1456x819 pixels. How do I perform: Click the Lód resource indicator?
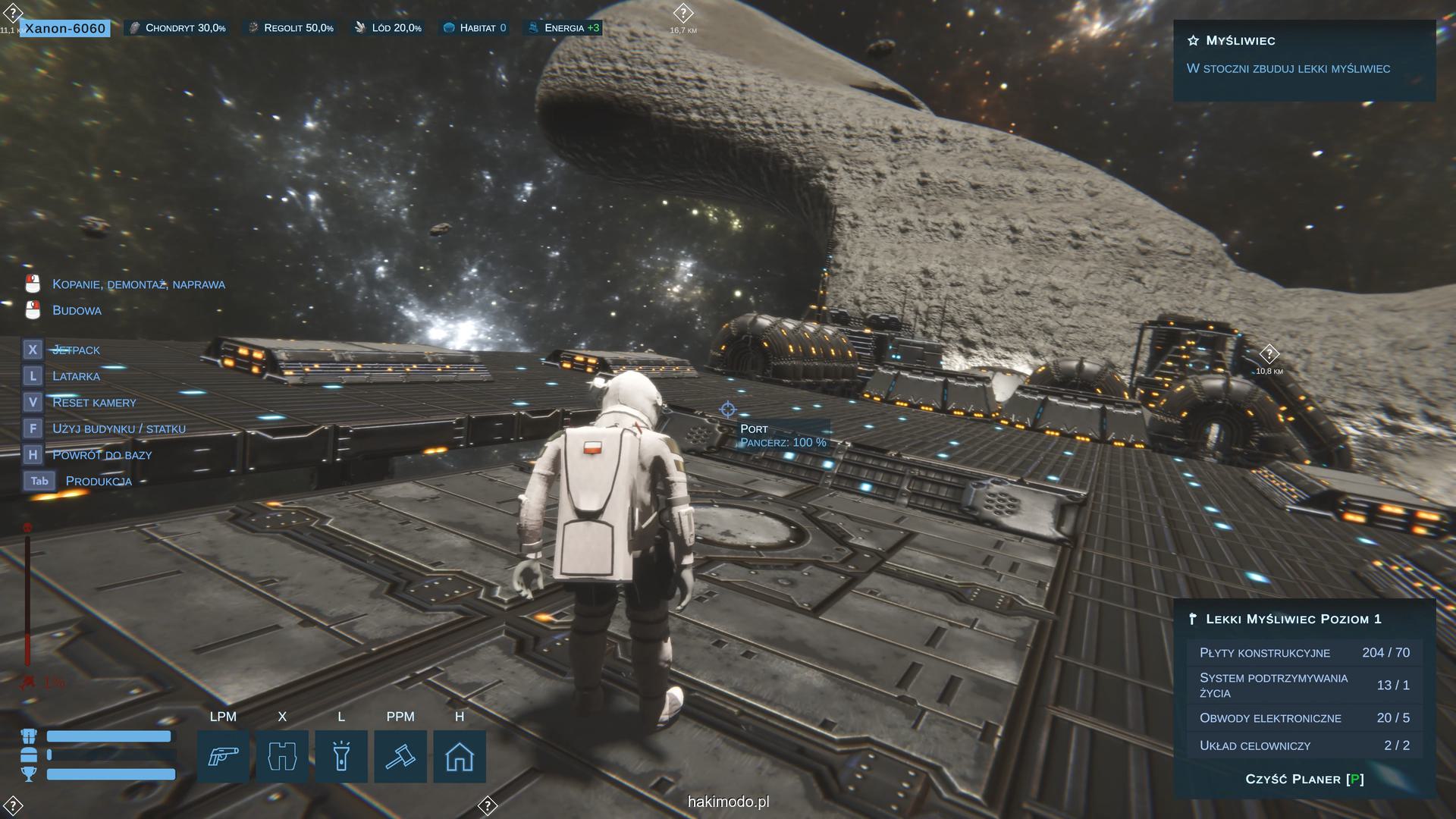(x=388, y=28)
